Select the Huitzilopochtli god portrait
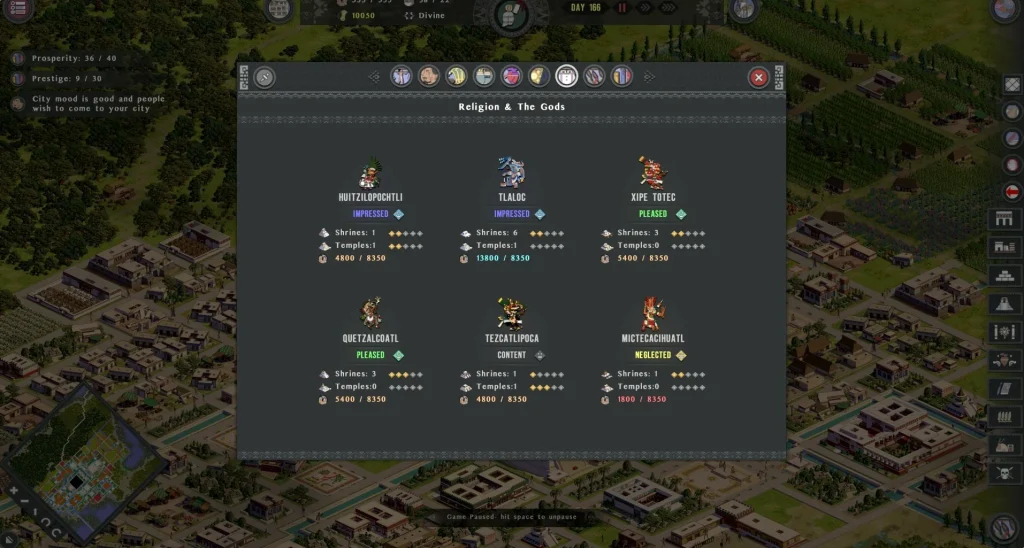Viewport: 1024px width, 548px height. [x=371, y=174]
